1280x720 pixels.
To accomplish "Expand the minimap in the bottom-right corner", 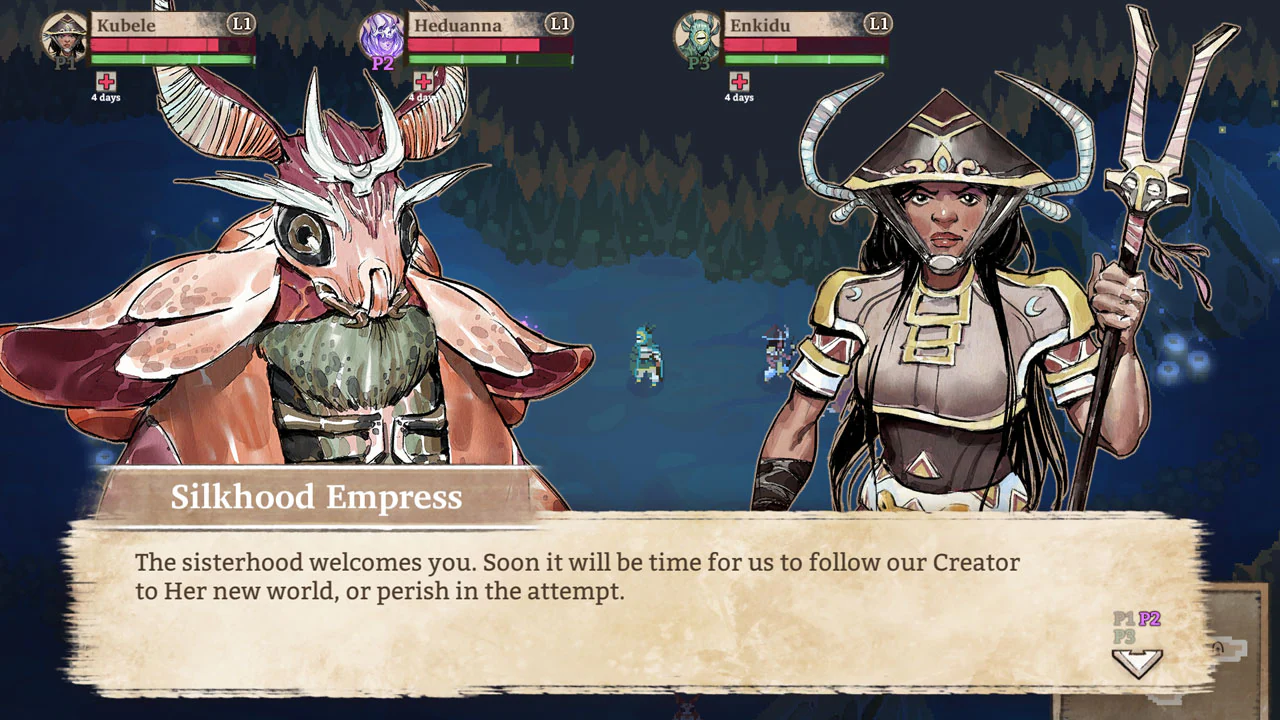I will [x=1232, y=660].
